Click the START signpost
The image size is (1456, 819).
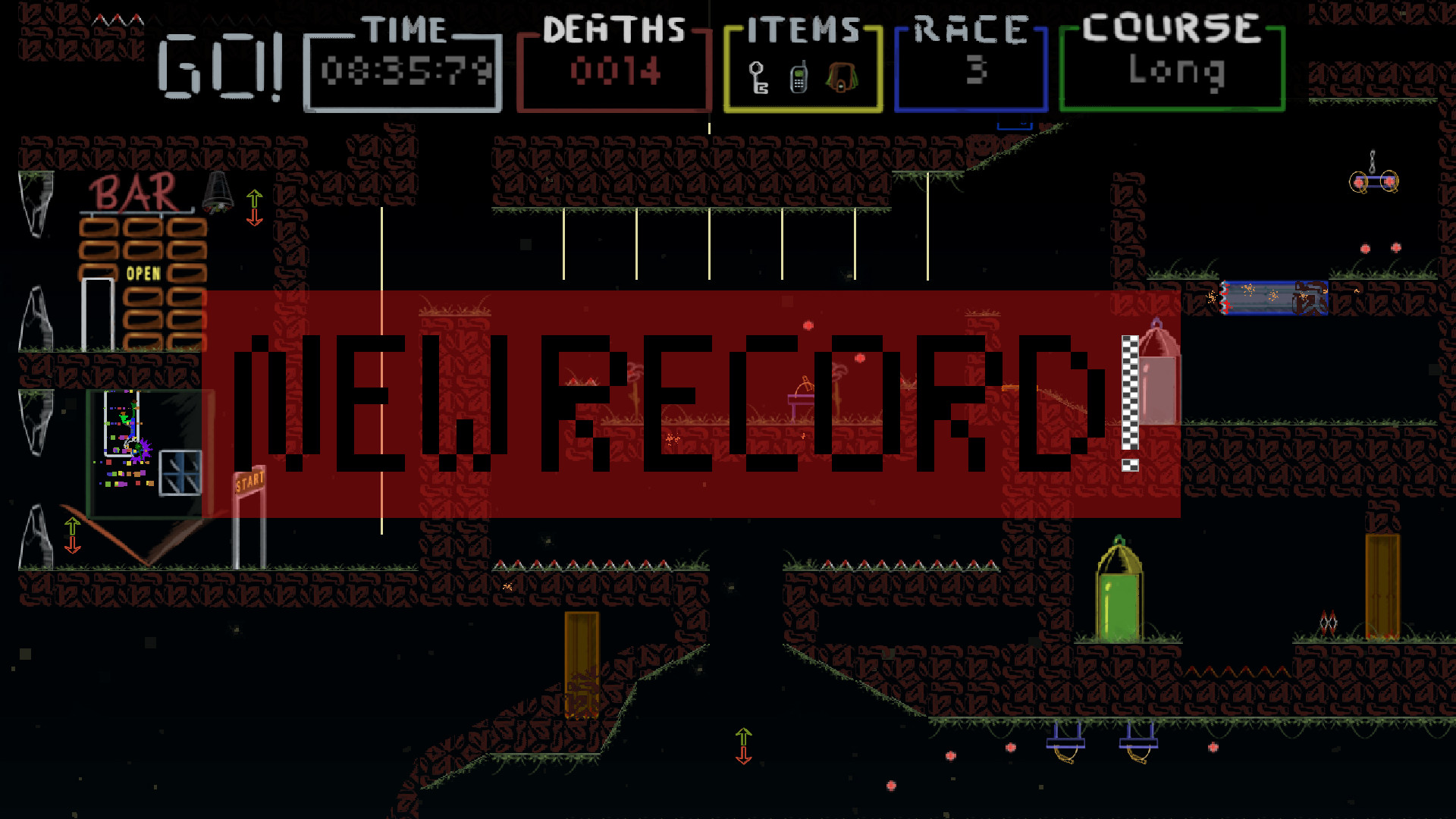tap(248, 479)
